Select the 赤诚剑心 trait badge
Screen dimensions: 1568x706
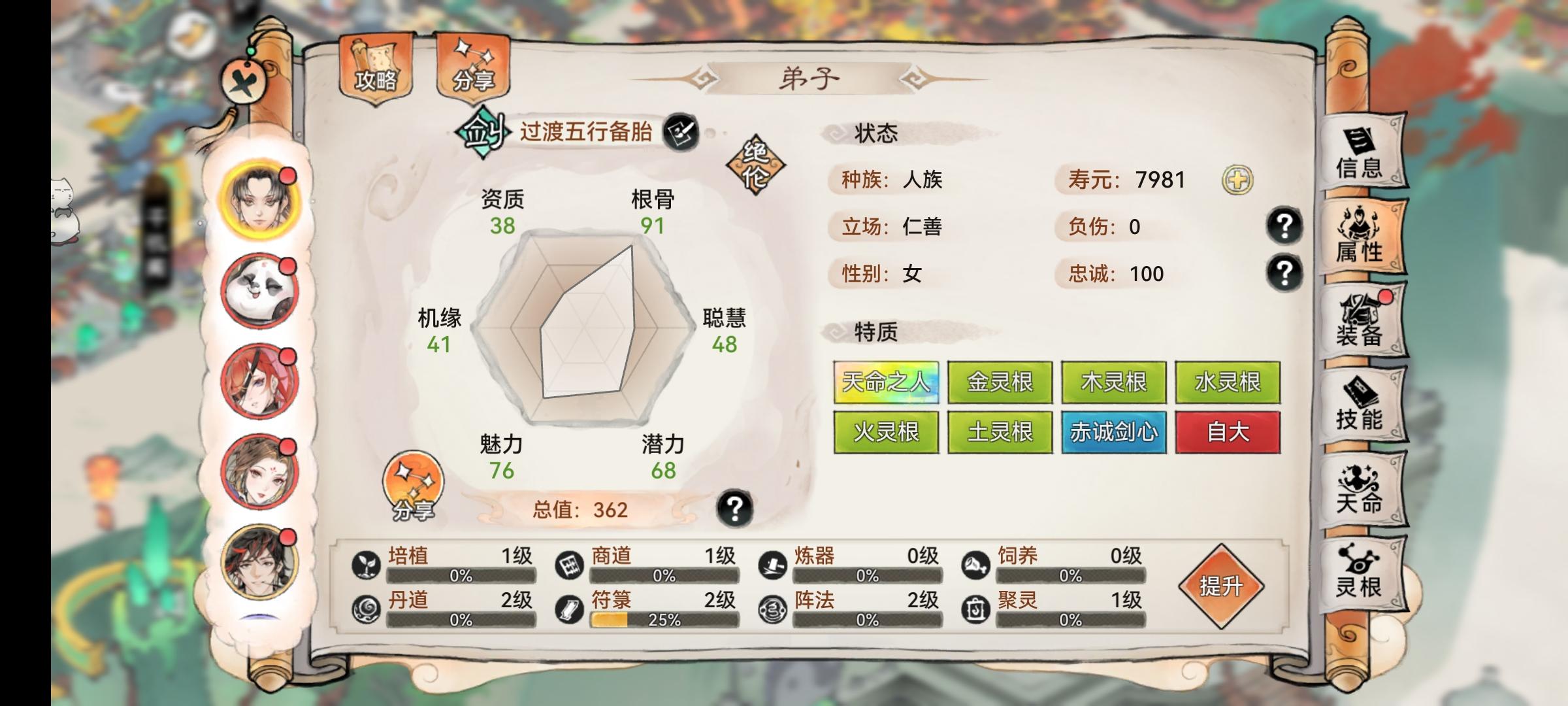tap(1113, 432)
